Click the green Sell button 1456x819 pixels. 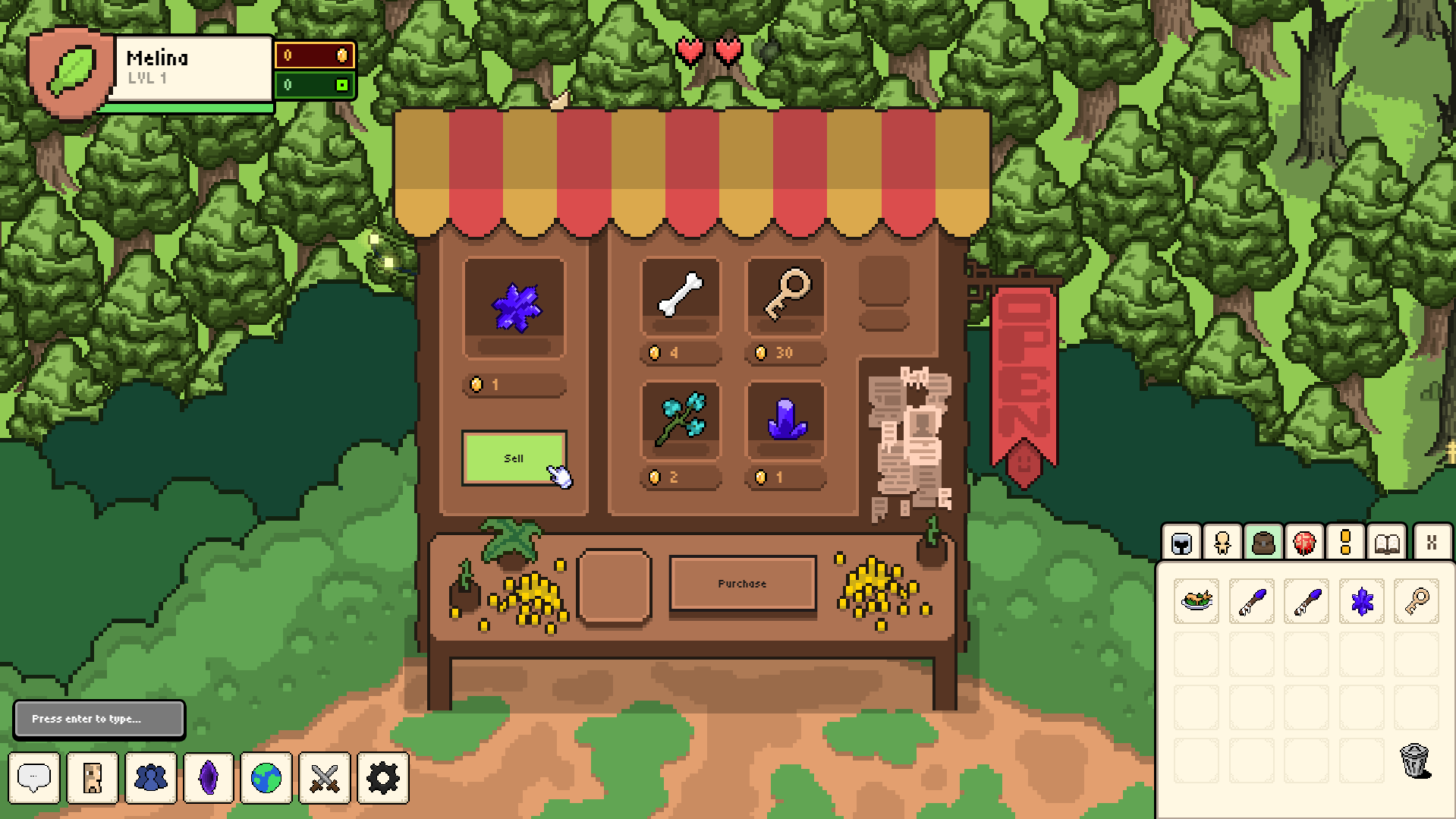514,458
